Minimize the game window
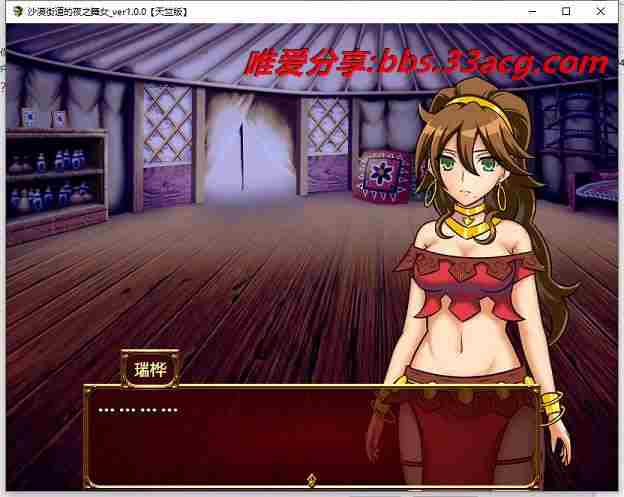The height and width of the screenshot is (497, 624). point(532,11)
